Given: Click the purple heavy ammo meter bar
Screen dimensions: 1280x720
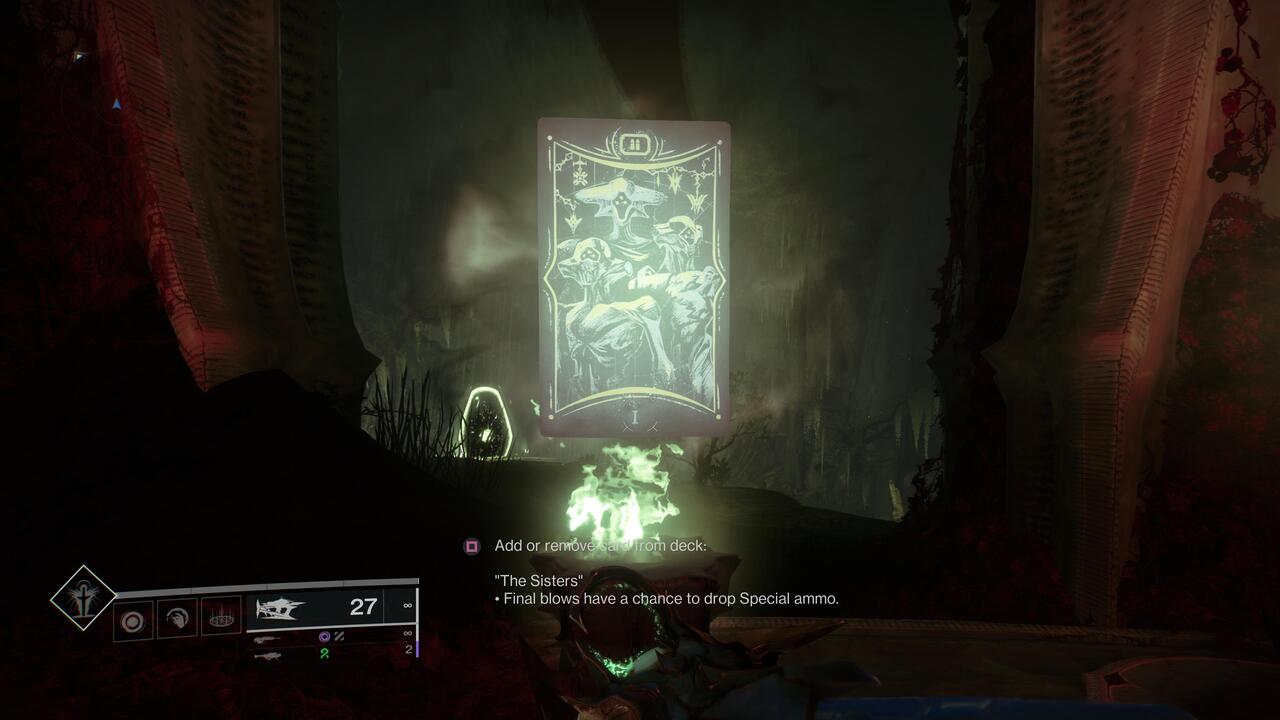Looking at the screenshot, I should click(x=418, y=648).
